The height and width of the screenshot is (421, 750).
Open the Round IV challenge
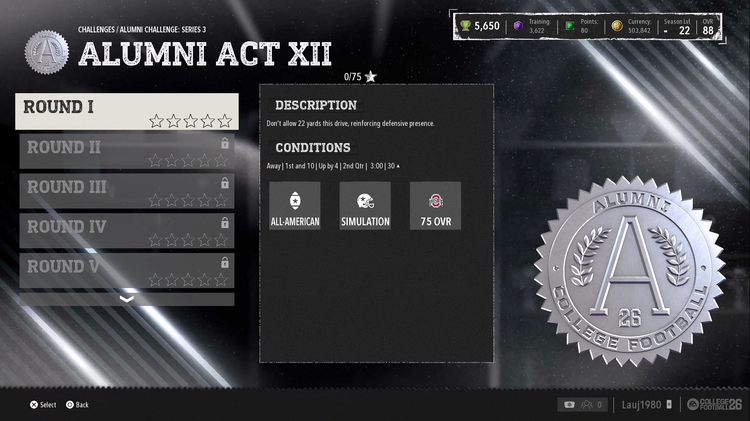coord(126,231)
